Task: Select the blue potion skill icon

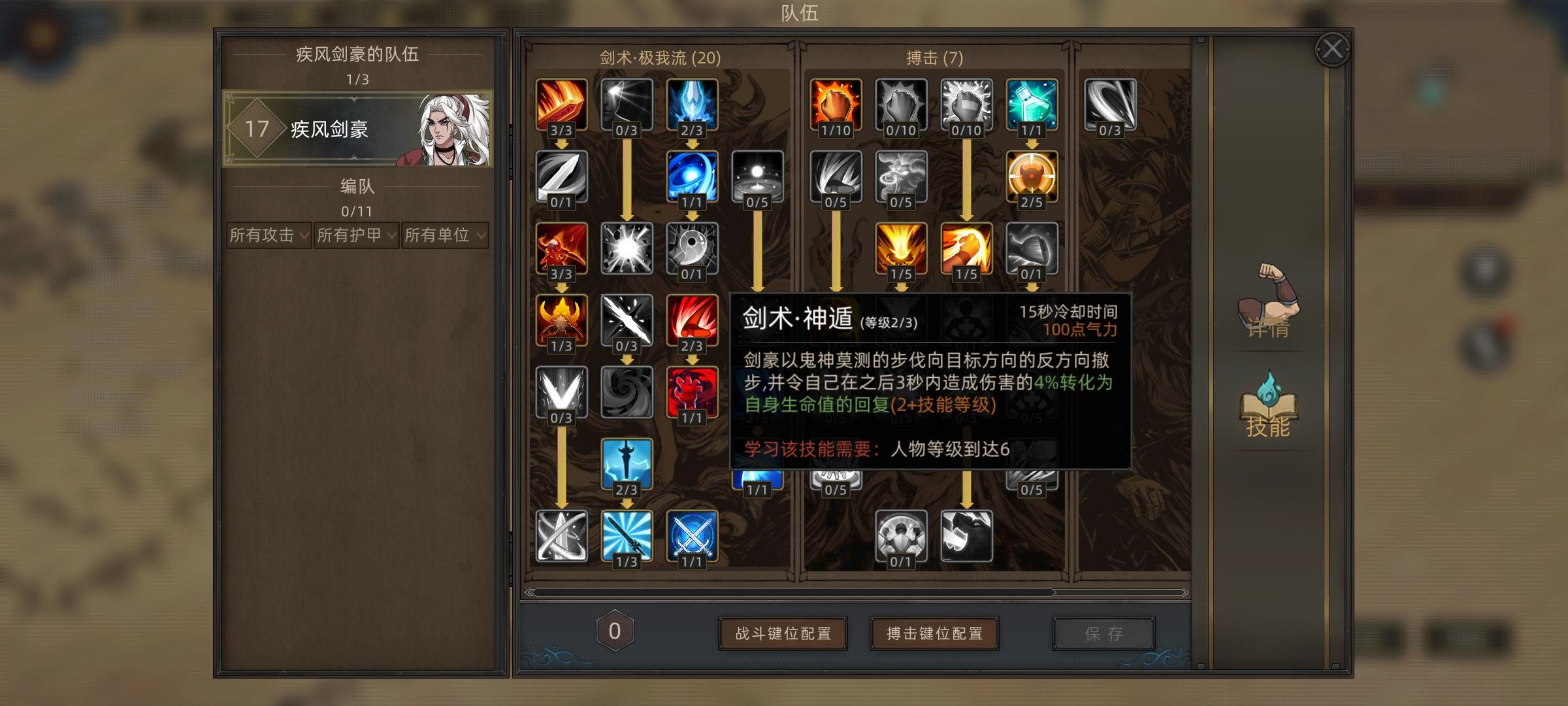Action: click(1032, 105)
